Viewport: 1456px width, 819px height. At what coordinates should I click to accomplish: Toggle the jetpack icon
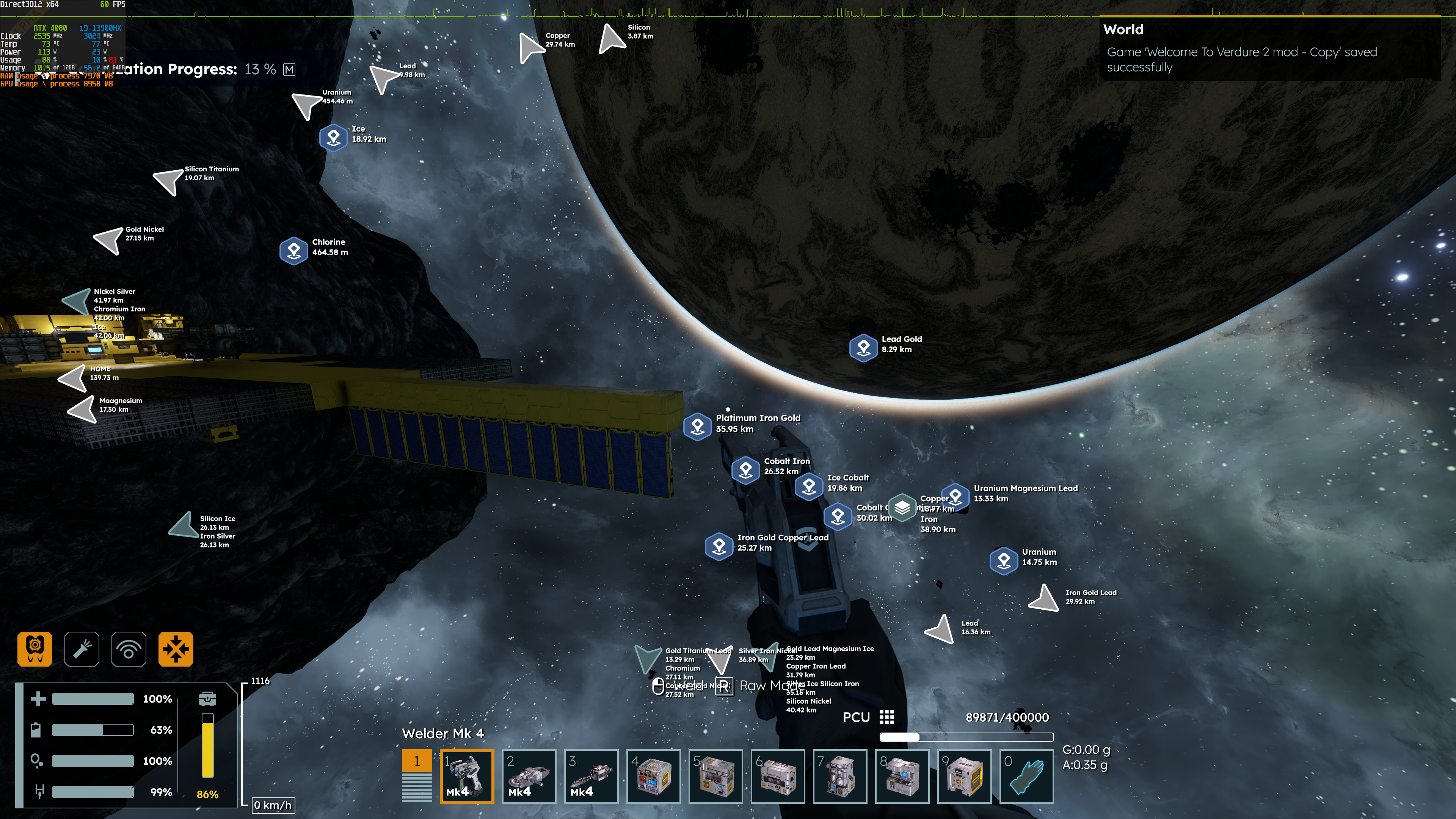pos(35,648)
